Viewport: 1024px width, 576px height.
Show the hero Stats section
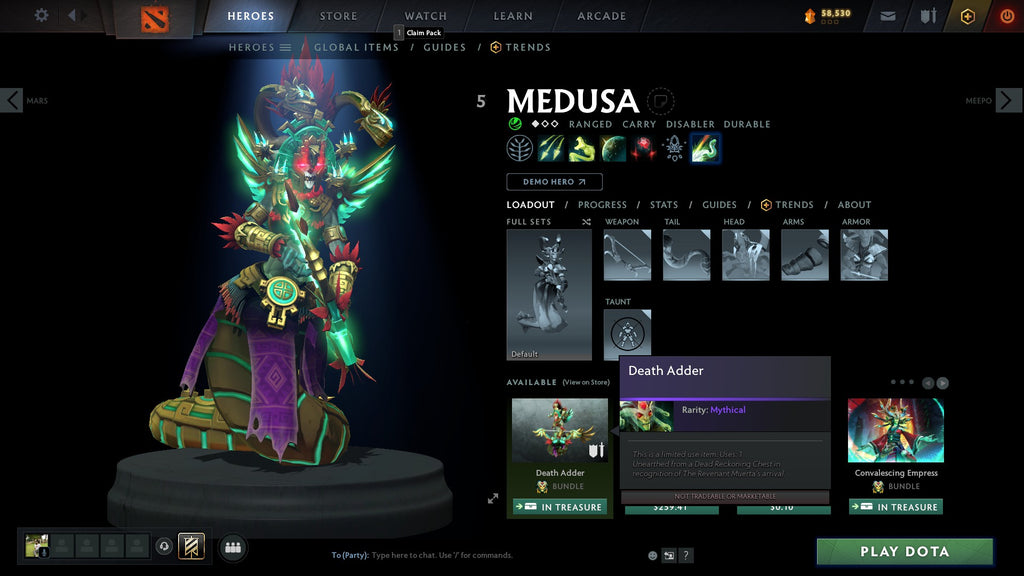click(664, 205)
